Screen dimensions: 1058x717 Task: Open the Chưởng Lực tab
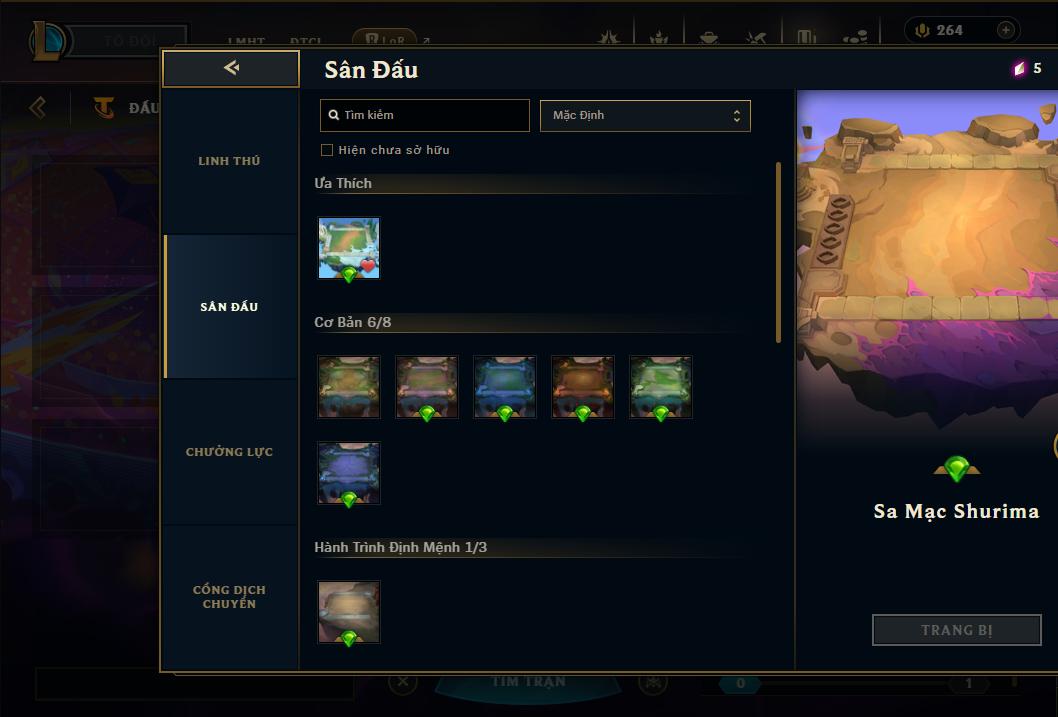[x=229, y=452]
